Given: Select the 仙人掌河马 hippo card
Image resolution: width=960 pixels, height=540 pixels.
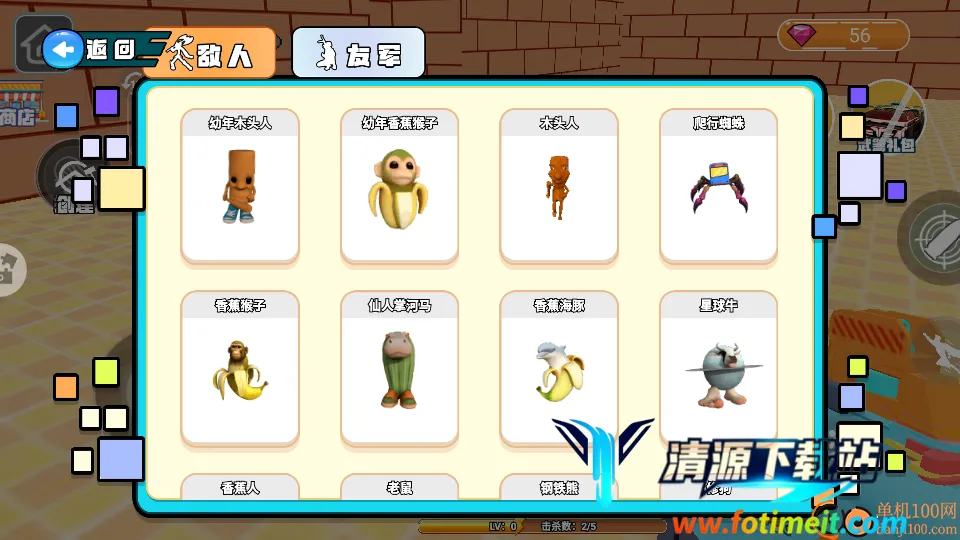Looking at the screenshot, I should (400, 369).
